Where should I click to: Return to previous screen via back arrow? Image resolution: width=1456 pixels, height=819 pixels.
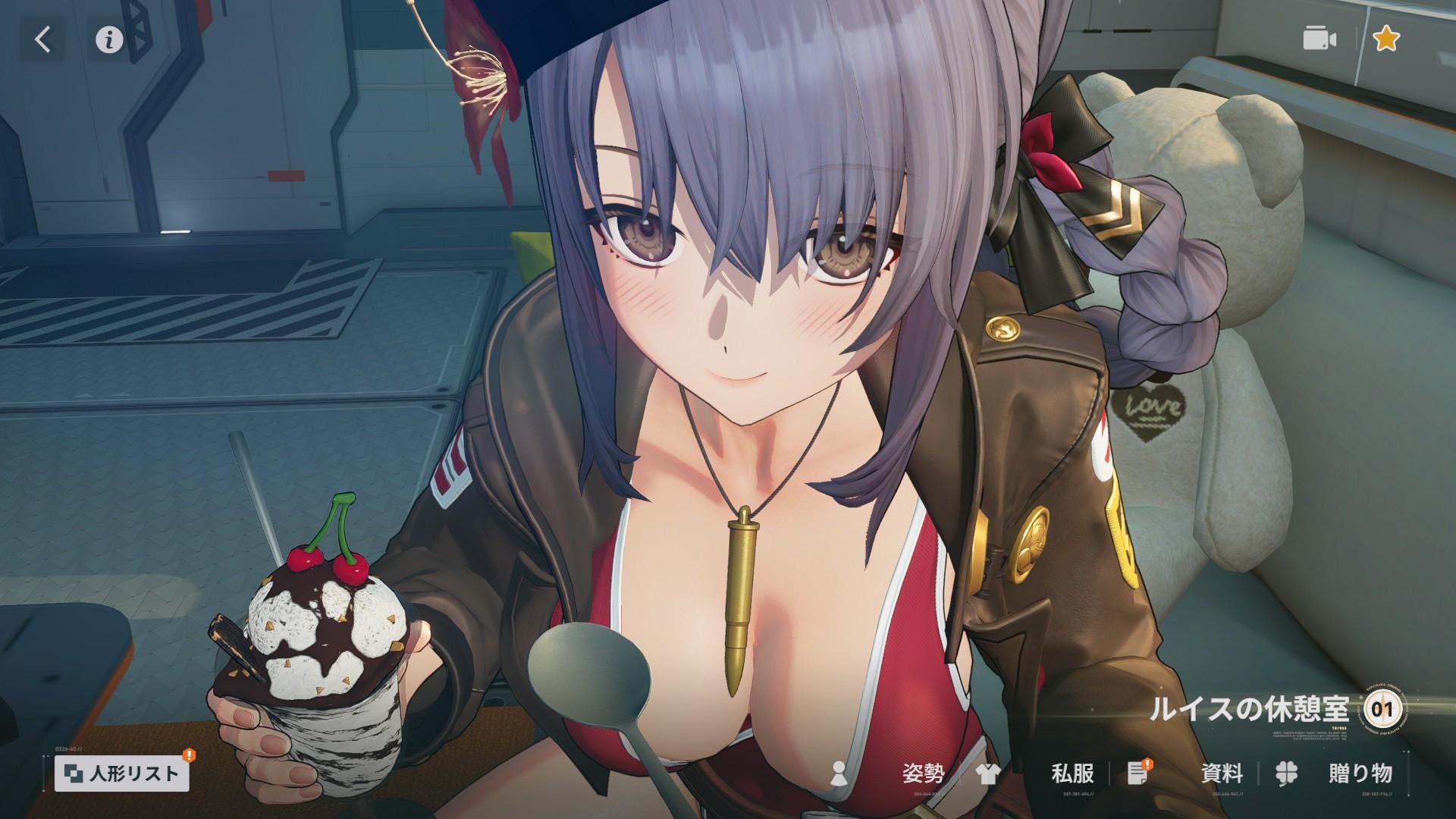(x=42, y=39)
